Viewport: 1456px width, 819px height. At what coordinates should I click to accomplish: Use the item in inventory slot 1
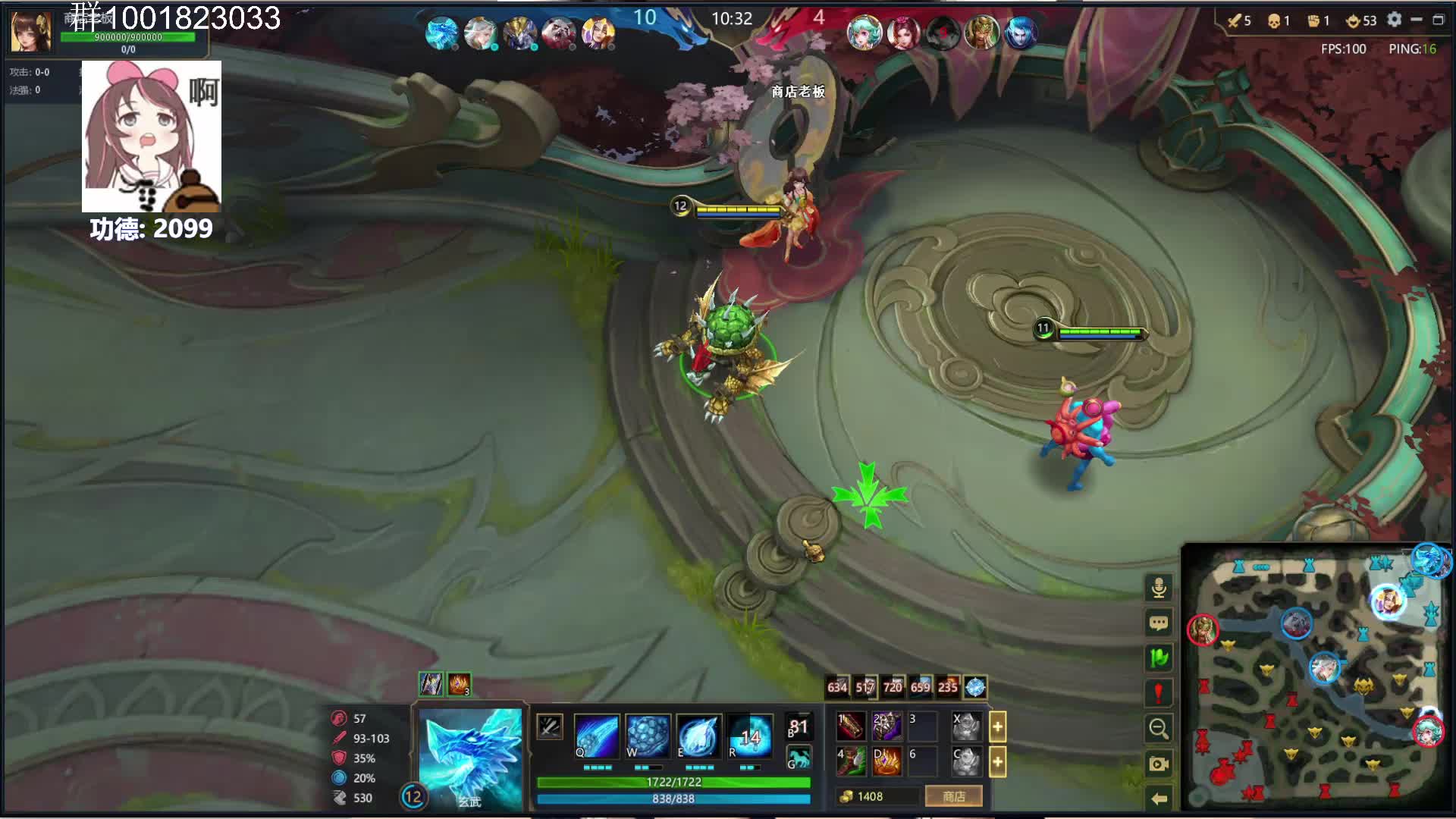coord(850,726)
